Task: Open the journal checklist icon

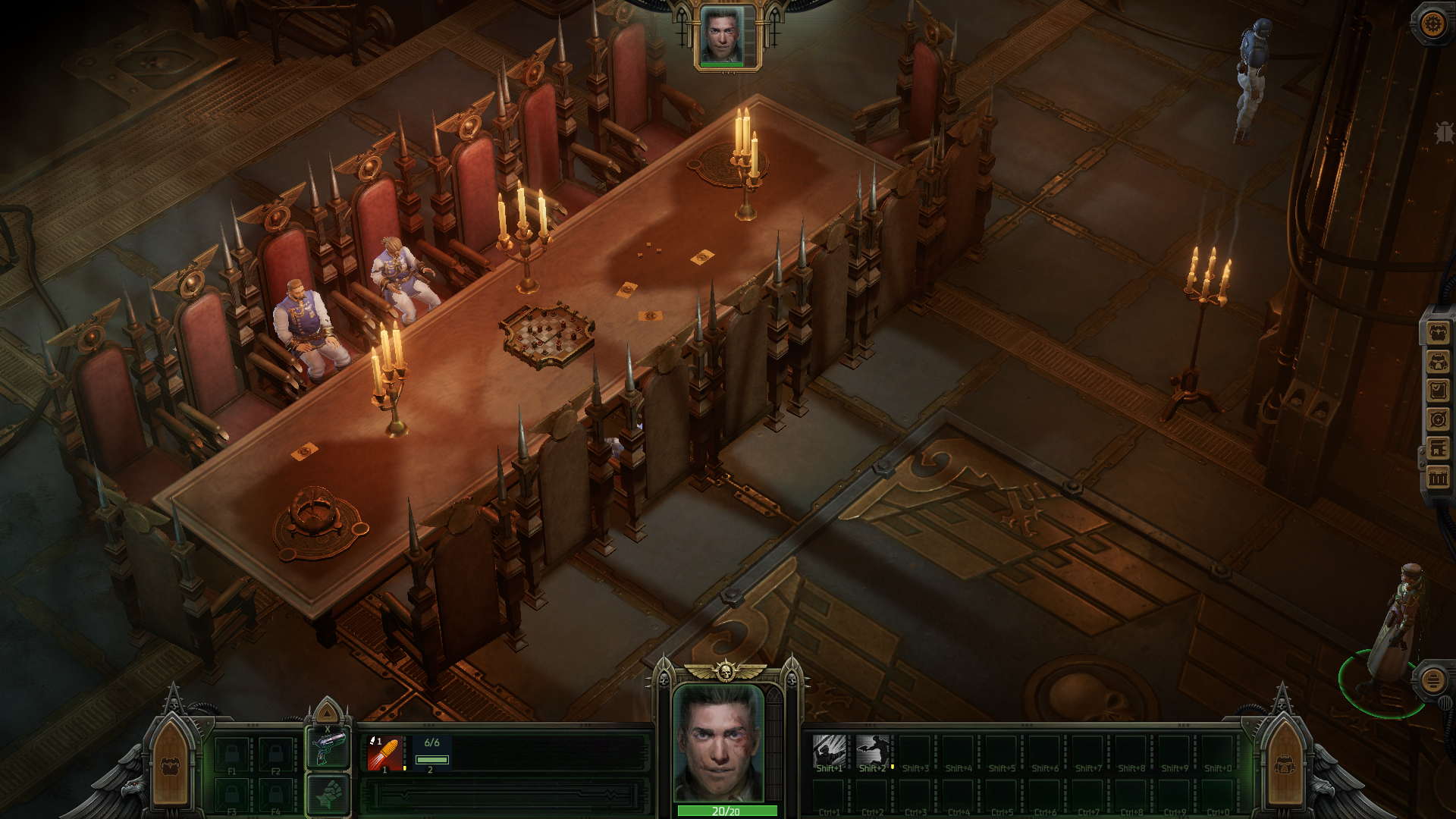Action: 1438,391
